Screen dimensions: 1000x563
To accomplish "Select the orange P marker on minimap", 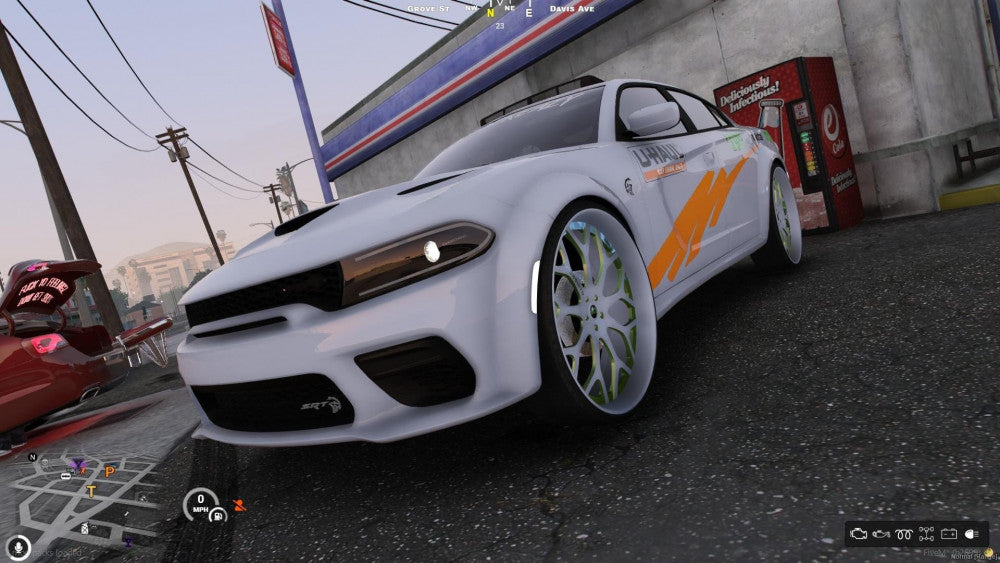I will (x=110, y=472).
